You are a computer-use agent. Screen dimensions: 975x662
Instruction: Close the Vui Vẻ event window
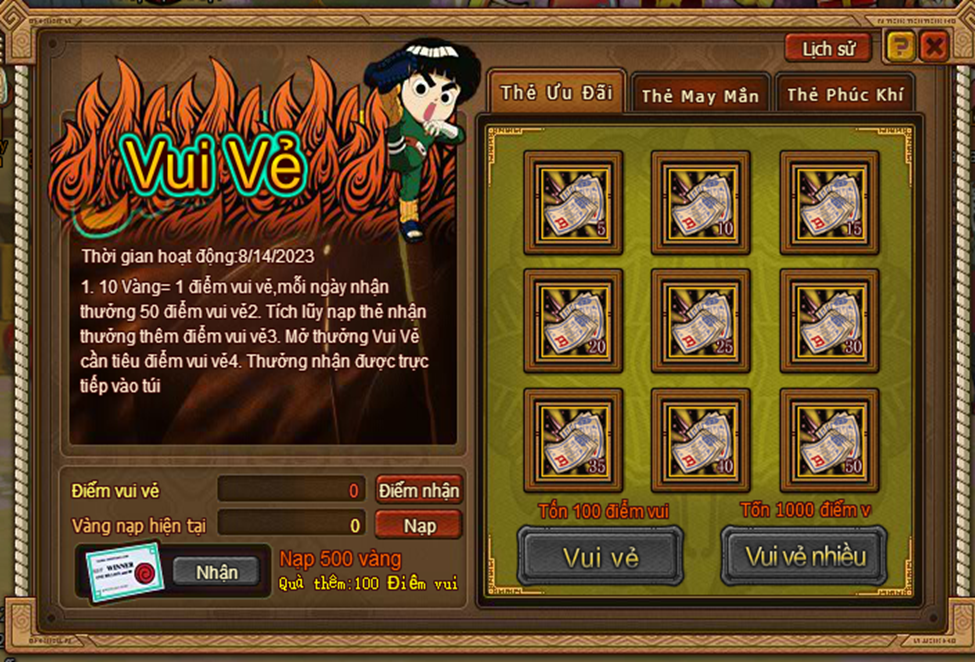coord(933,46)
